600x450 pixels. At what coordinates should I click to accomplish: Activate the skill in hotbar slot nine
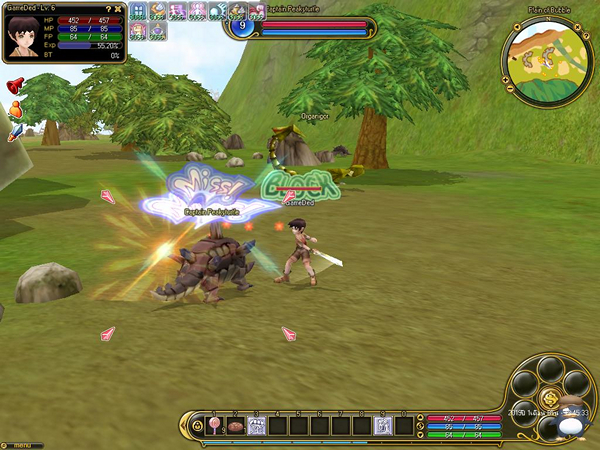coord(381,426)
